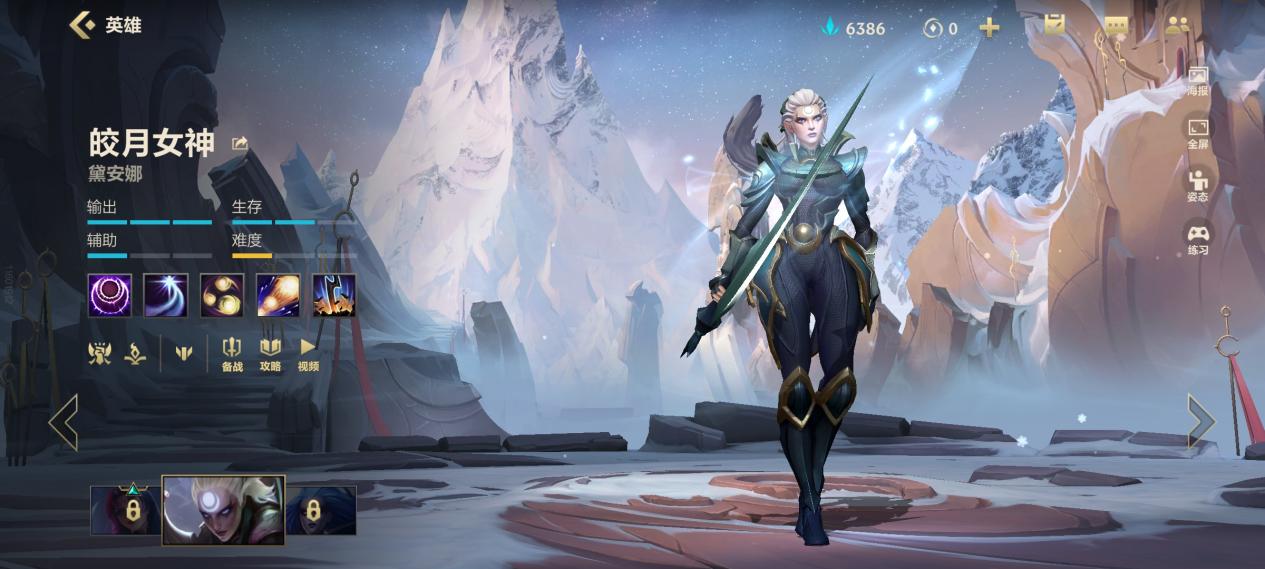Select the crescent slash ability icon
Screen dimensions: 1265x569
coord(165,295)
